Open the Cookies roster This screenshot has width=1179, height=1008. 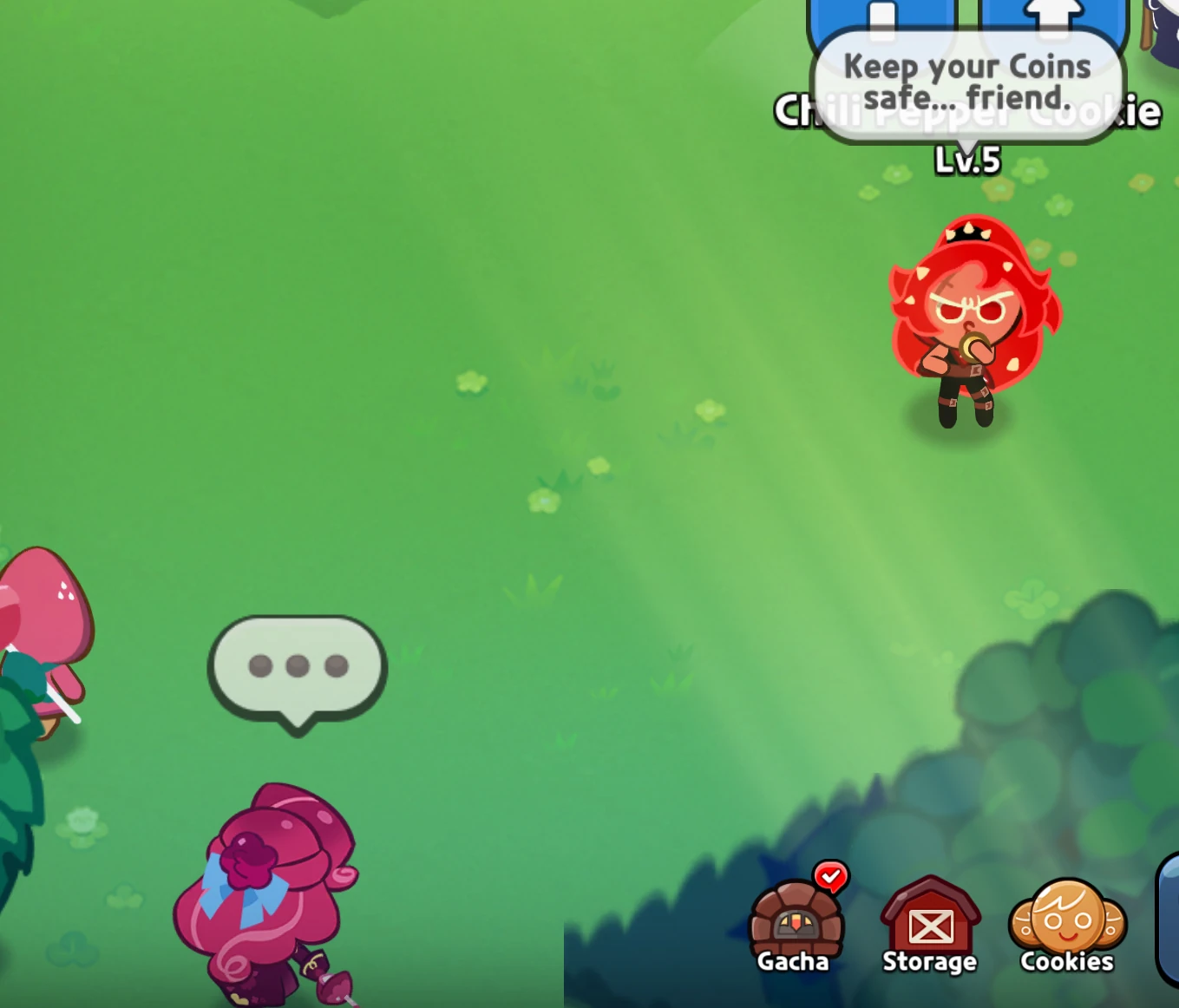1066,933
